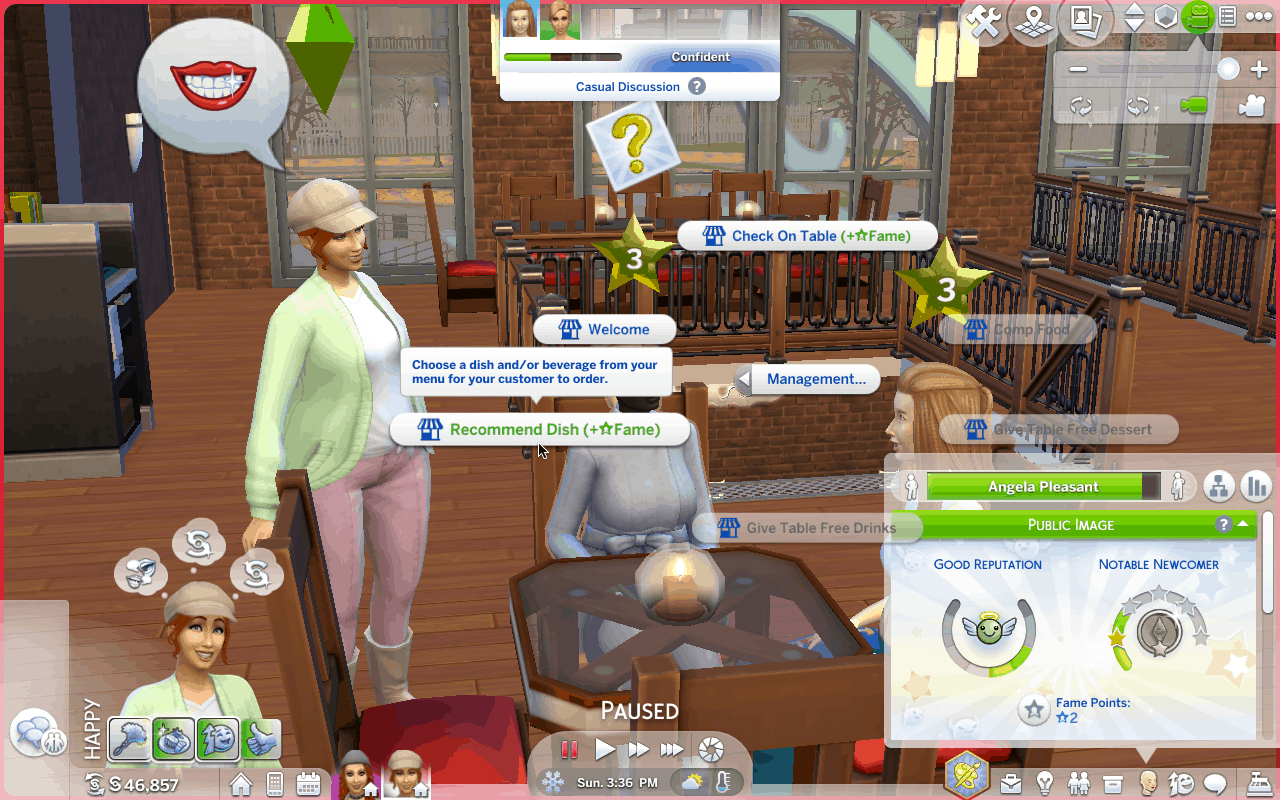Select the Welcome interaction

tap(605, 330)
